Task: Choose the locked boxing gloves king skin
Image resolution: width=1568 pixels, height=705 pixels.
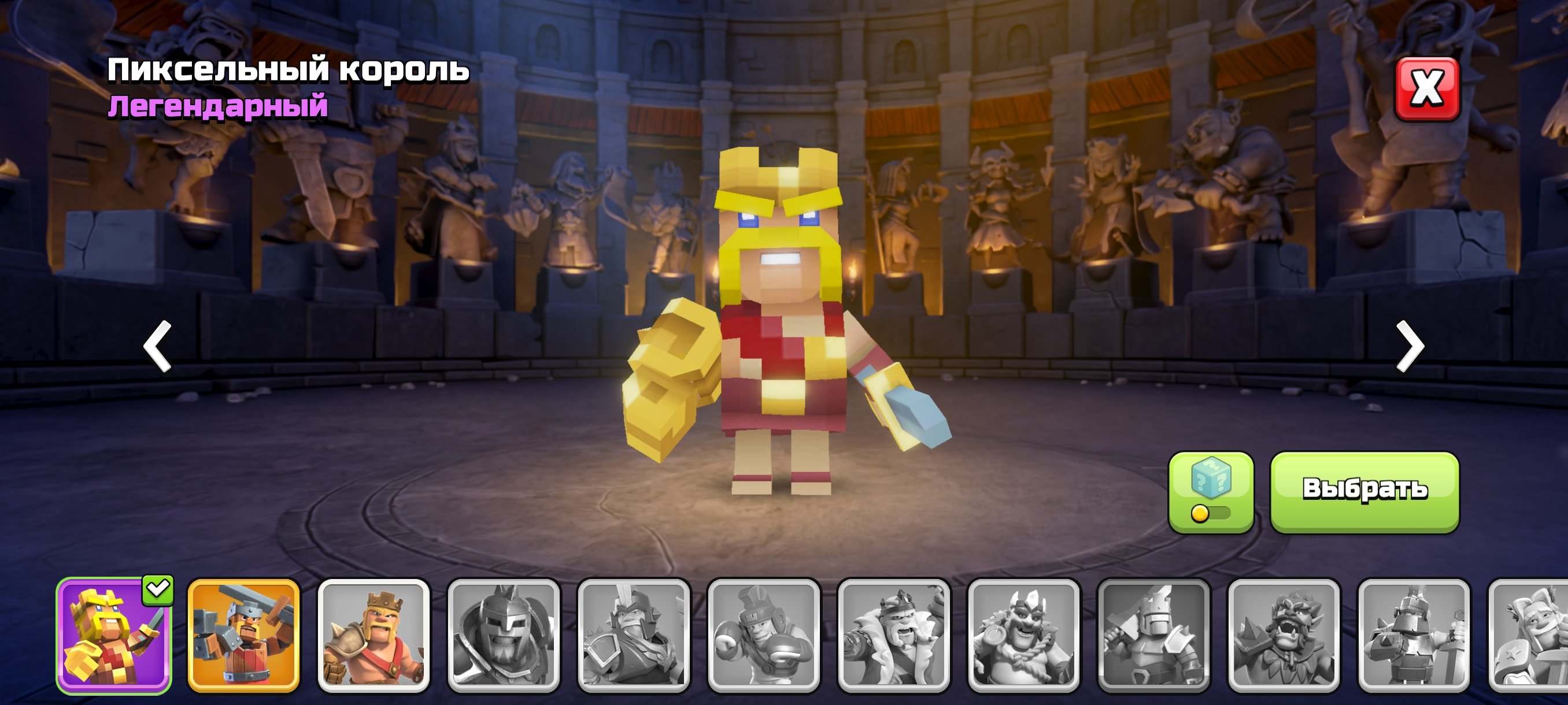Action: pos(763,635)
